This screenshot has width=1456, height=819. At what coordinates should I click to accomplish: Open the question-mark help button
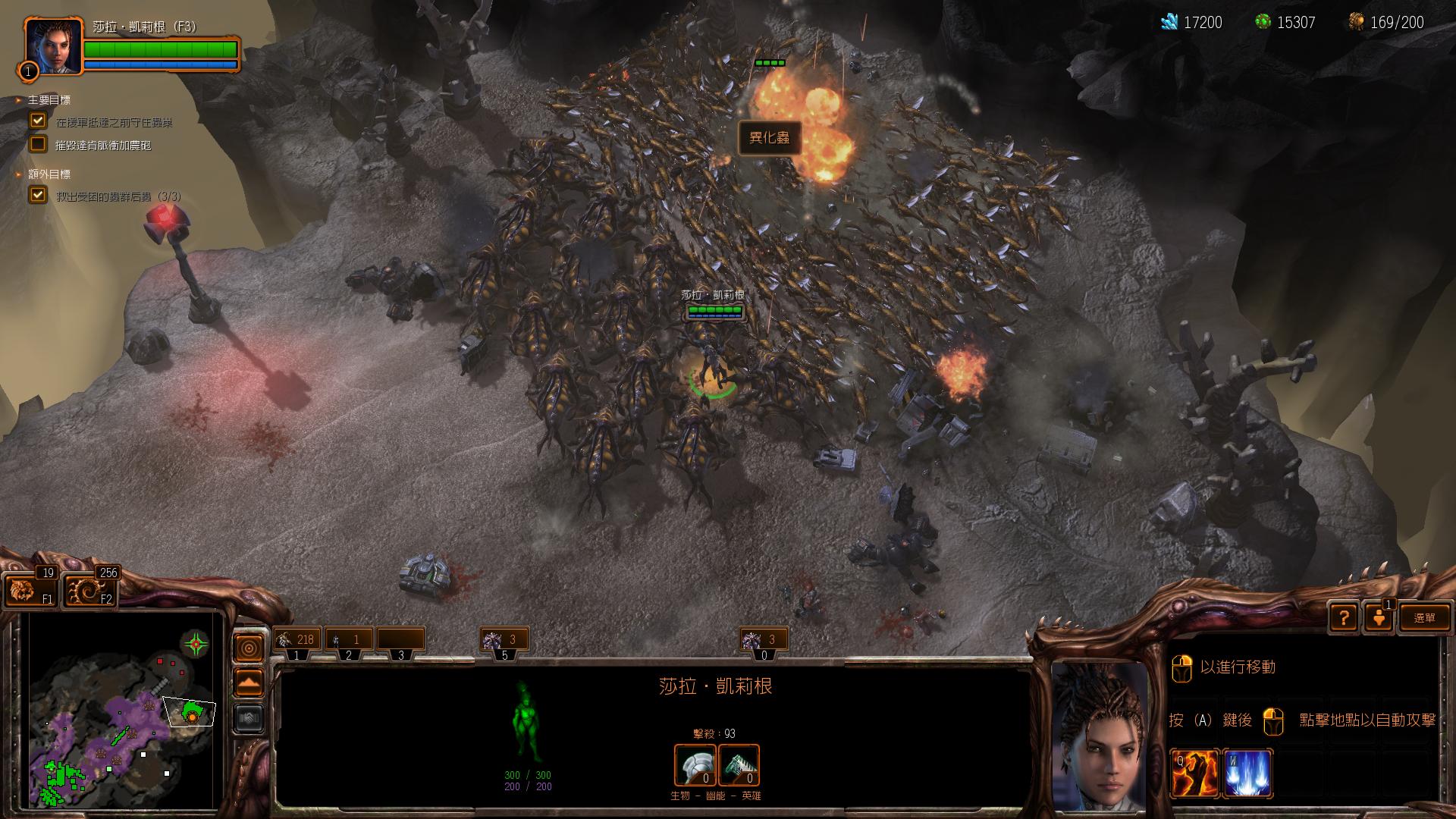pyautogui.click(x=1344, y=617)
